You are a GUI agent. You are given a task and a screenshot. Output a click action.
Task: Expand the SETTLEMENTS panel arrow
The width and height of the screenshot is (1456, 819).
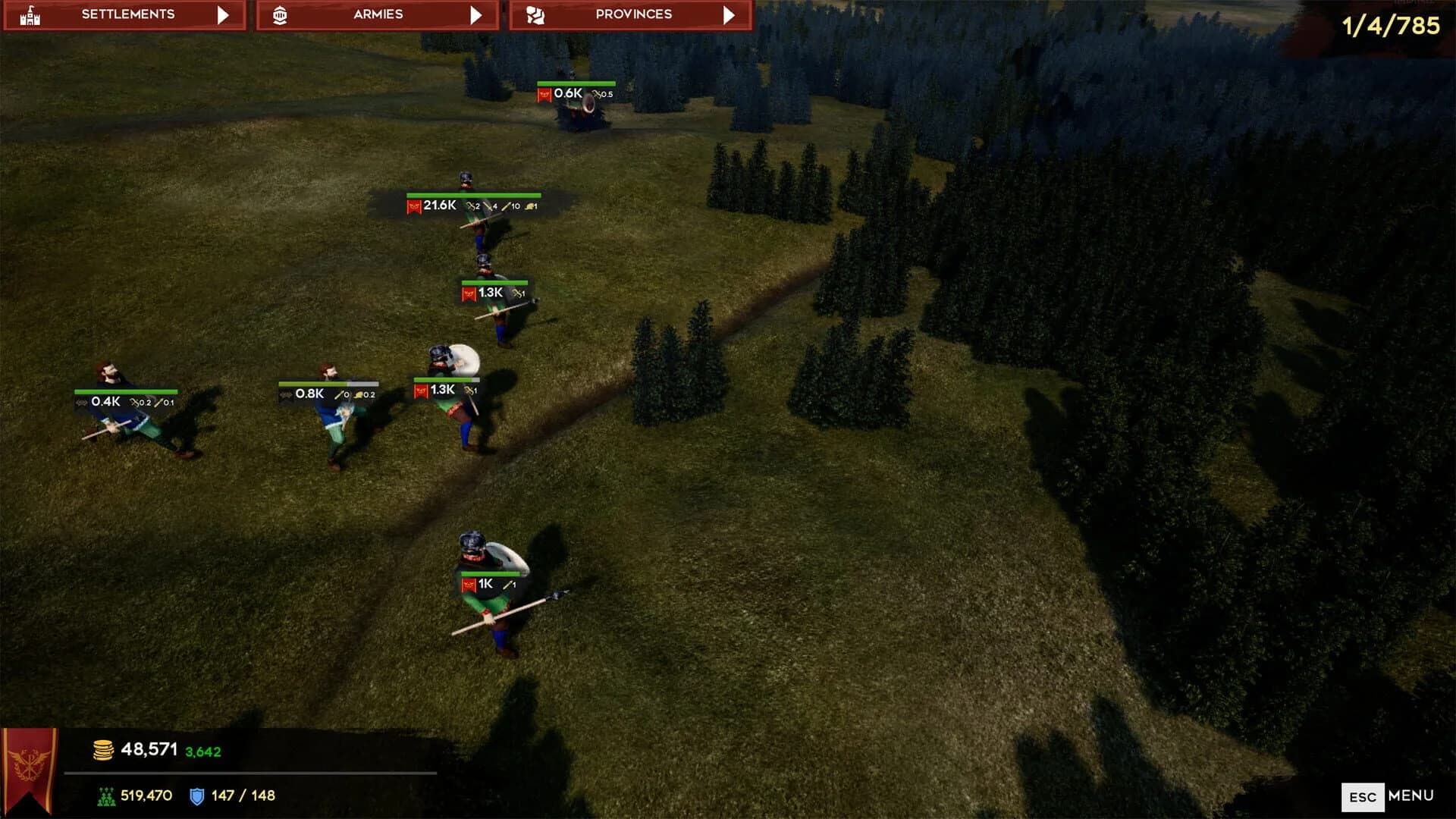pos(224,13)
